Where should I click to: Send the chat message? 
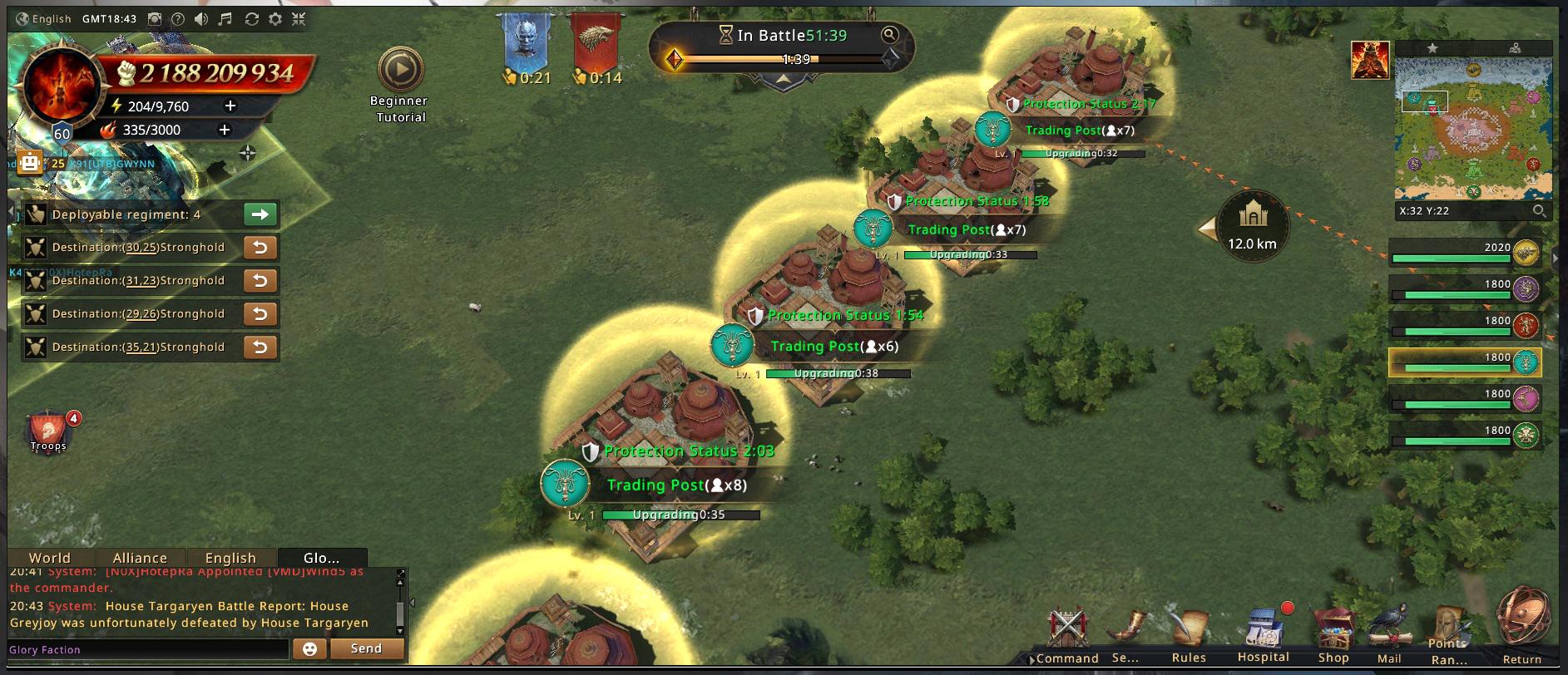[x=366, y=648]
